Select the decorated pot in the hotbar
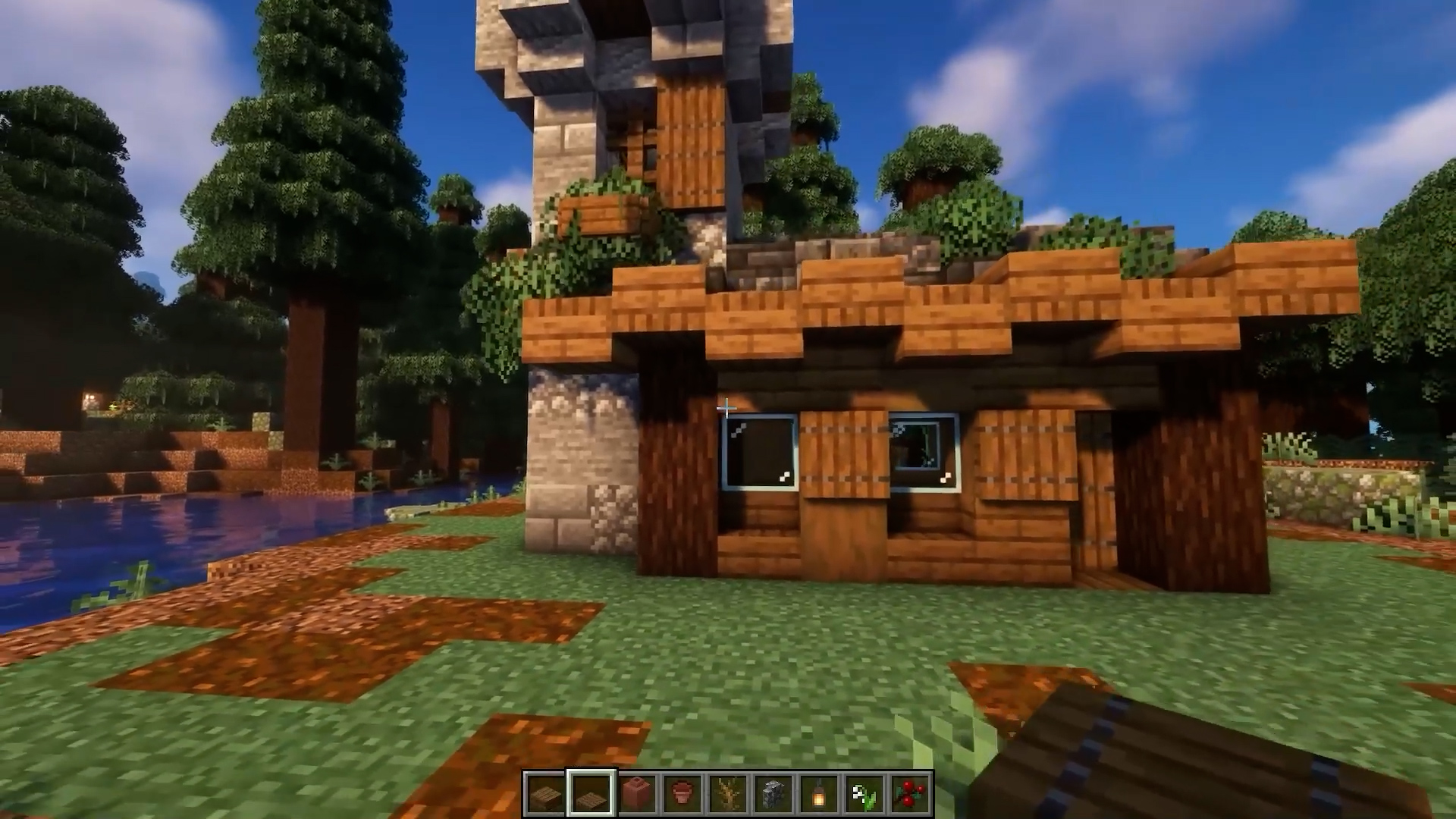Image resolution: width=1456 pixels, height=819 pixels. [637, 793]
